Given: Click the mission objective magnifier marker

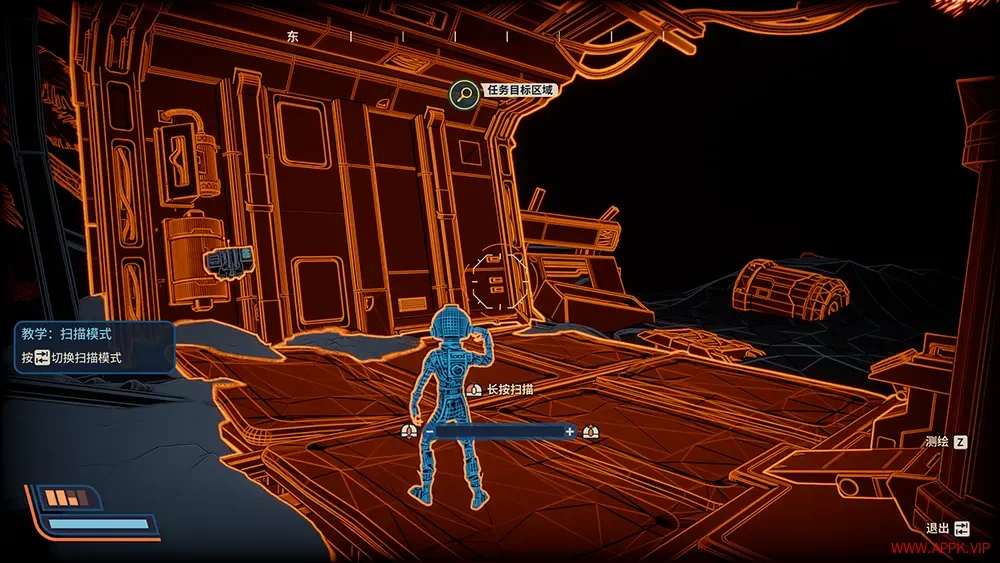Looking at the screenshot, I should (463, 94).
